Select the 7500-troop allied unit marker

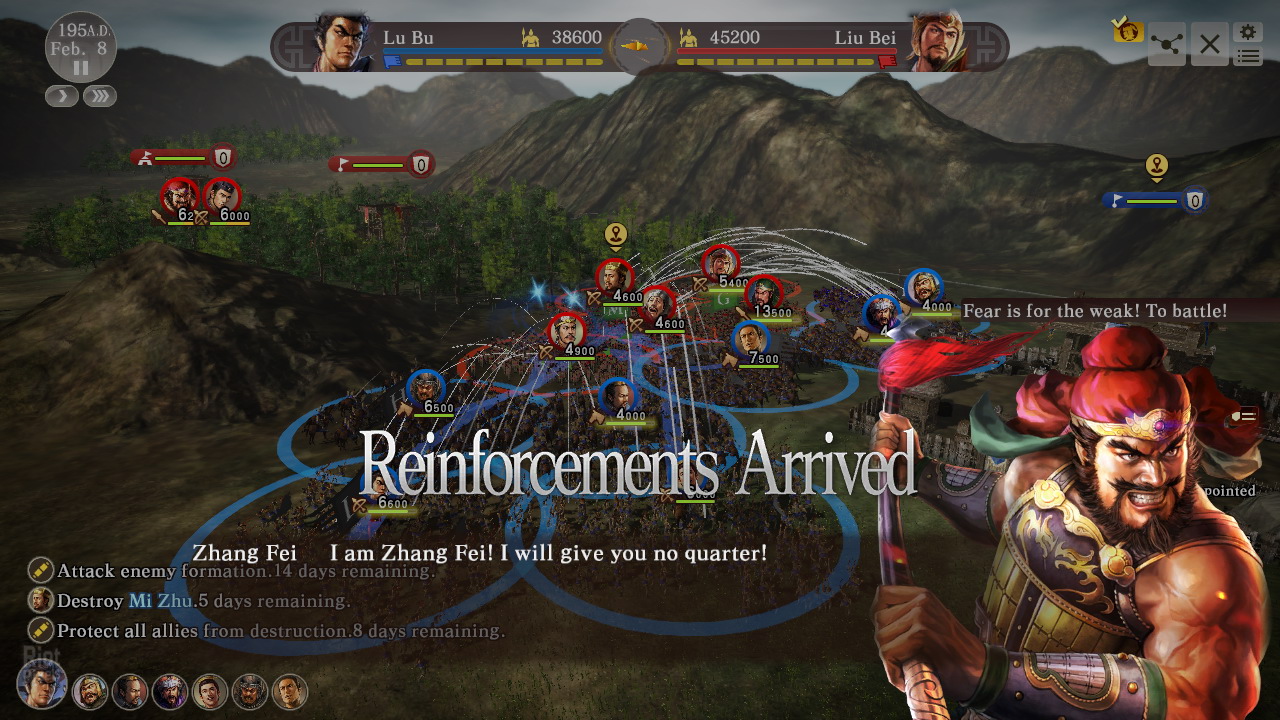[x=750, y=340]
